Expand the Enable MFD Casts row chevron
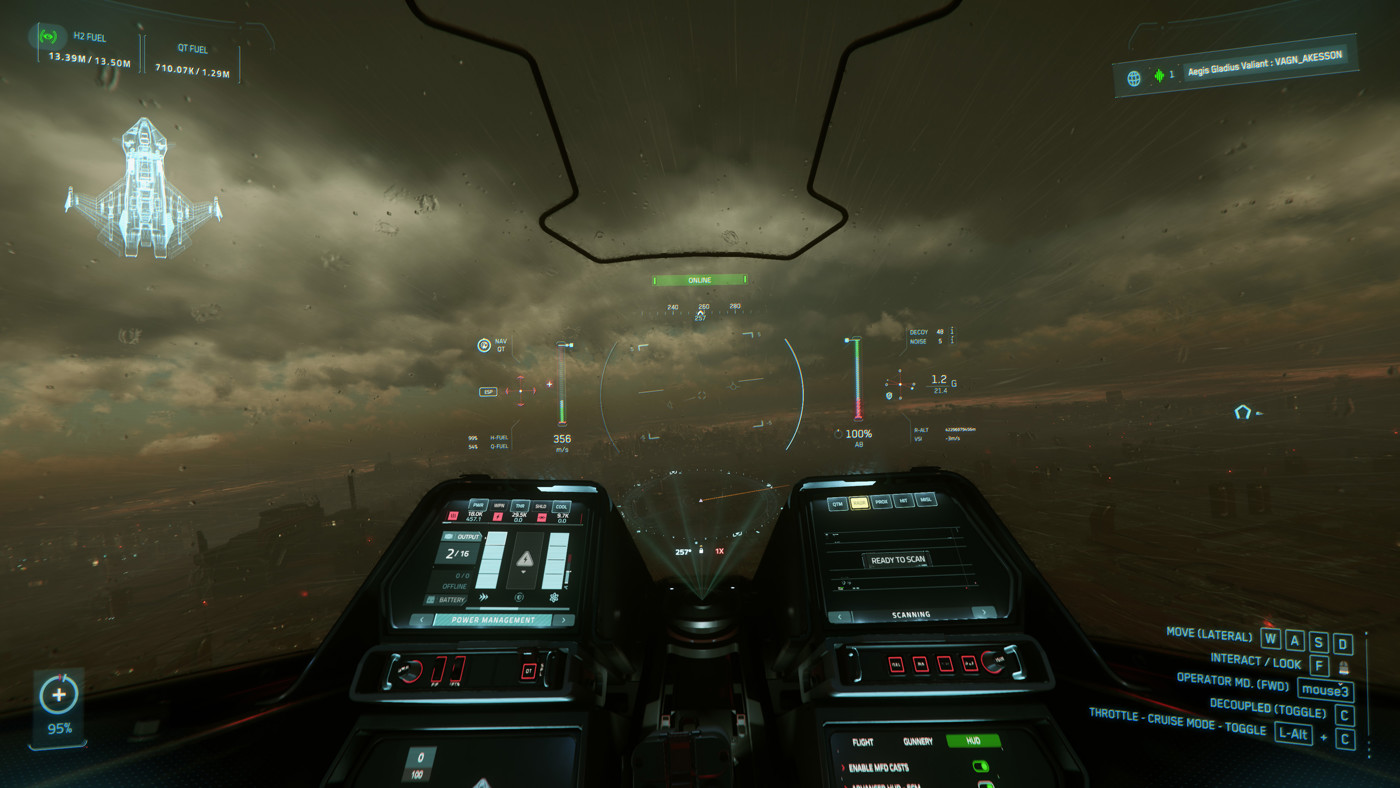Image resolution: width=1400 pixels, height=788 pixels. (x=843, y=767)
